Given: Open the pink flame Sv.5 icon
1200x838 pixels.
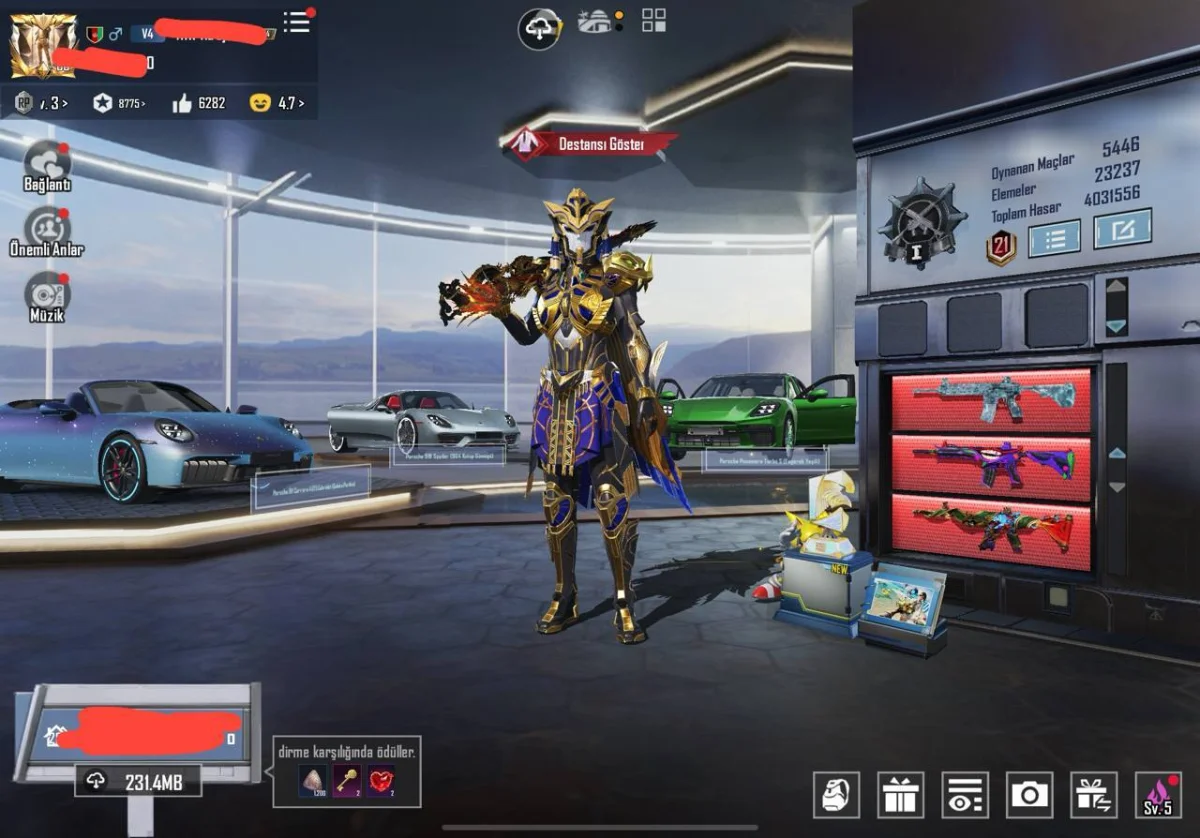Looking at the screenshot, I should pos(1158,795).
